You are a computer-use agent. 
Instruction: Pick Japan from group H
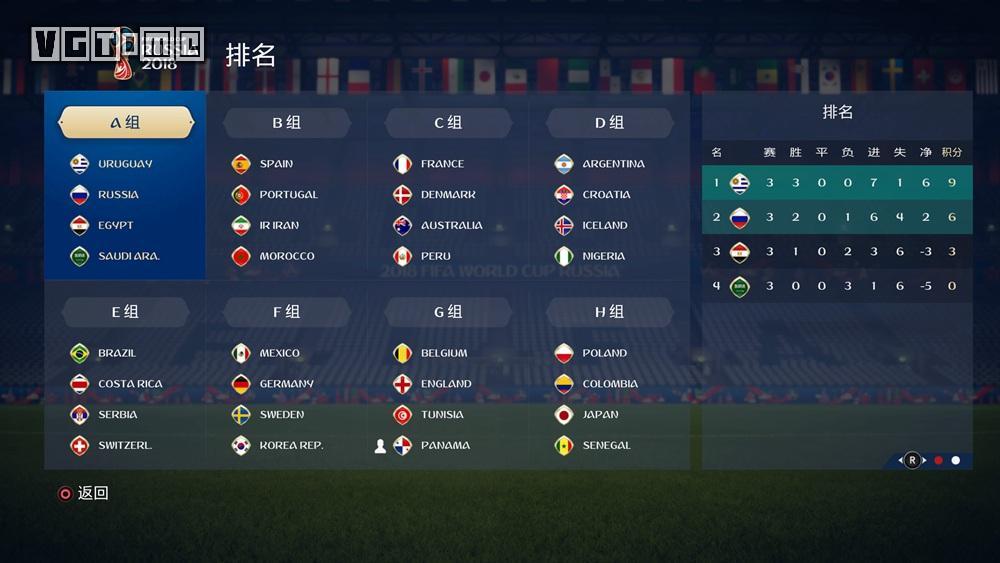coord(600,415)
